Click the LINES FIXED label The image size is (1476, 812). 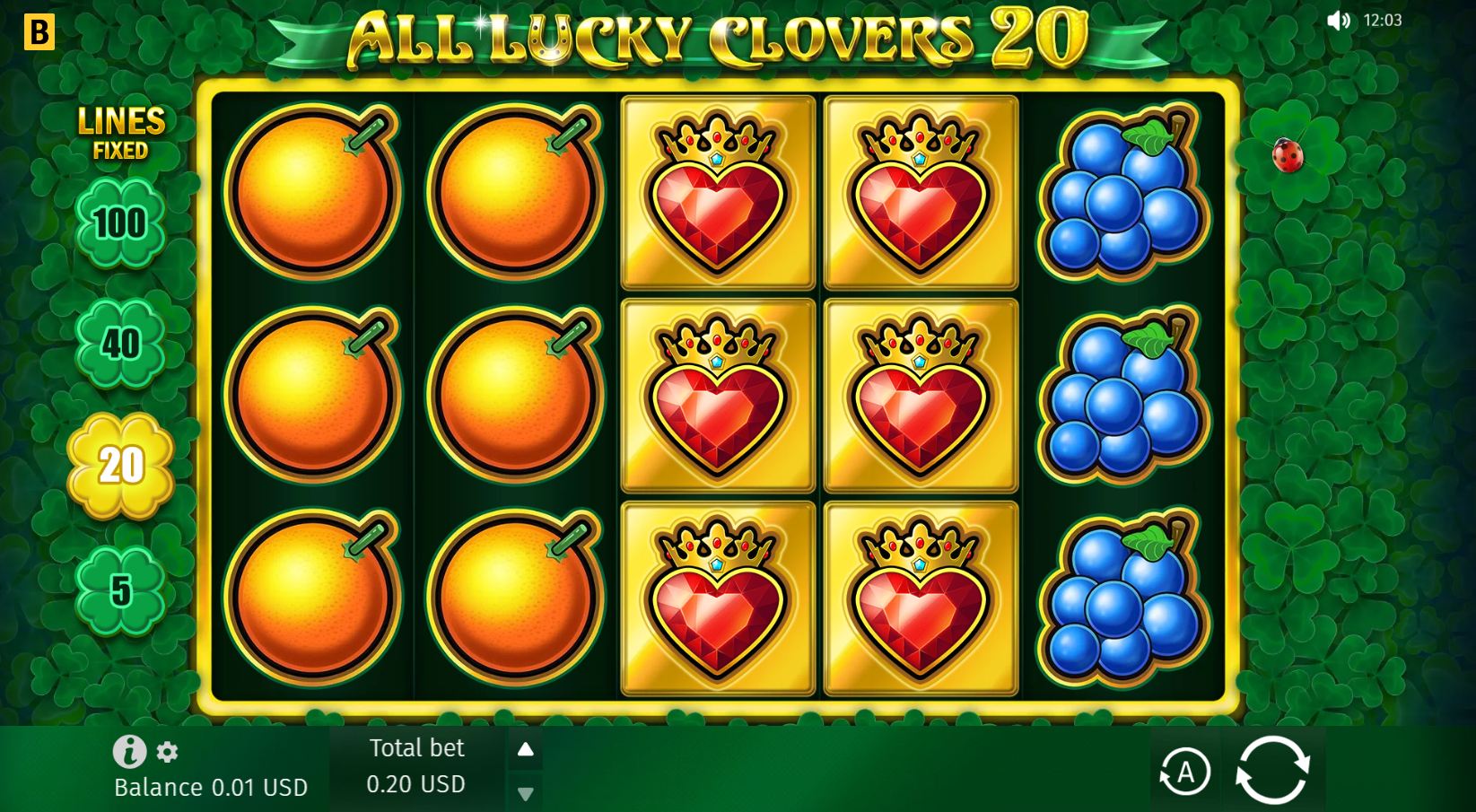tap(123, 133)
